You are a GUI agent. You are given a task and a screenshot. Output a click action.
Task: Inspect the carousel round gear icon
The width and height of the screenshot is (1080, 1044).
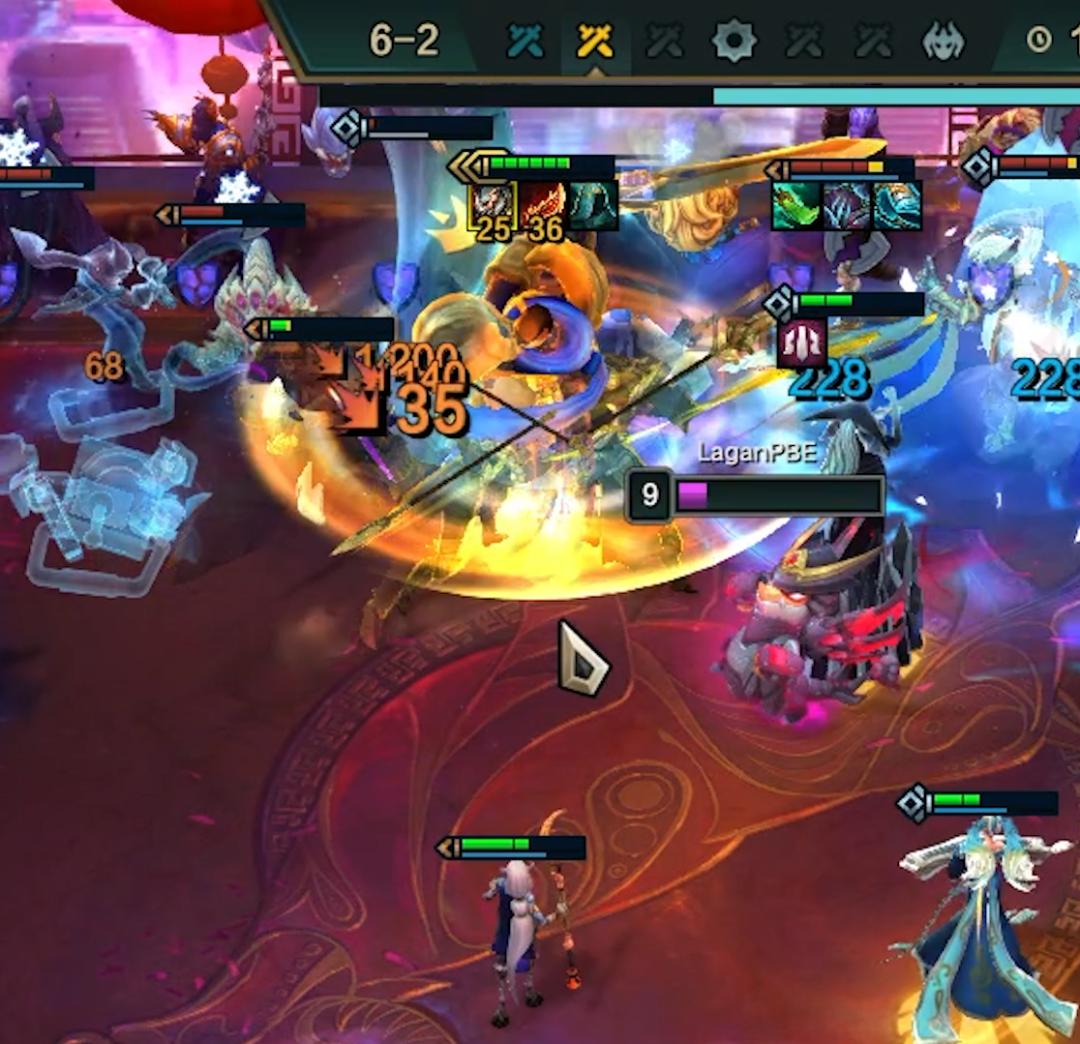(x=733, y=41)
